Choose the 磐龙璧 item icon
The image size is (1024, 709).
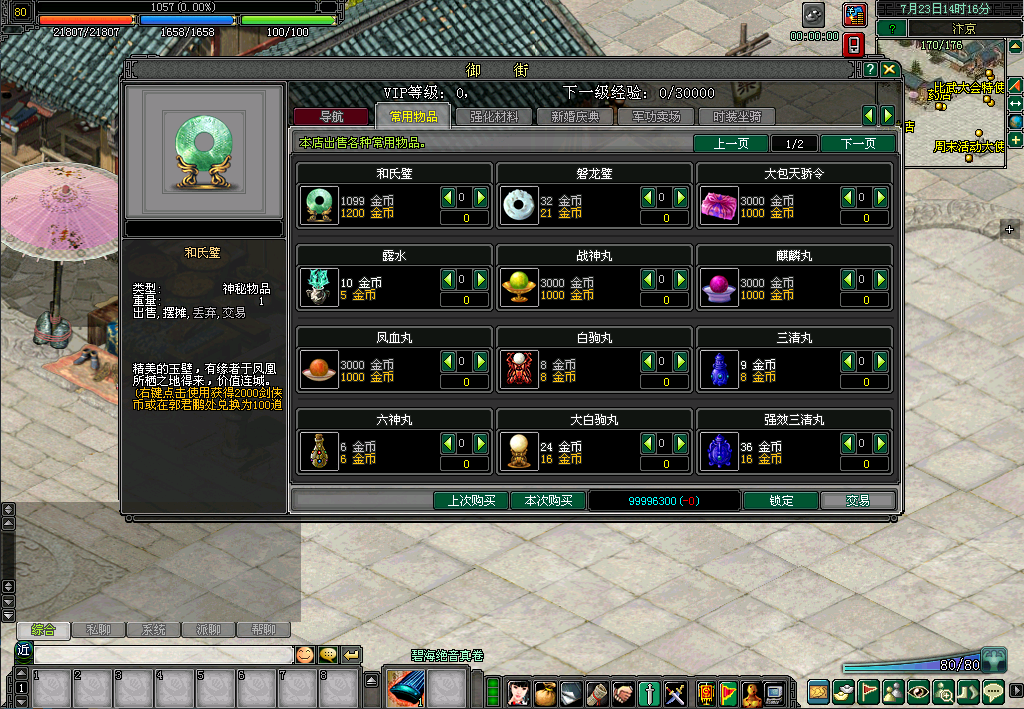click(x=519, y=206)
